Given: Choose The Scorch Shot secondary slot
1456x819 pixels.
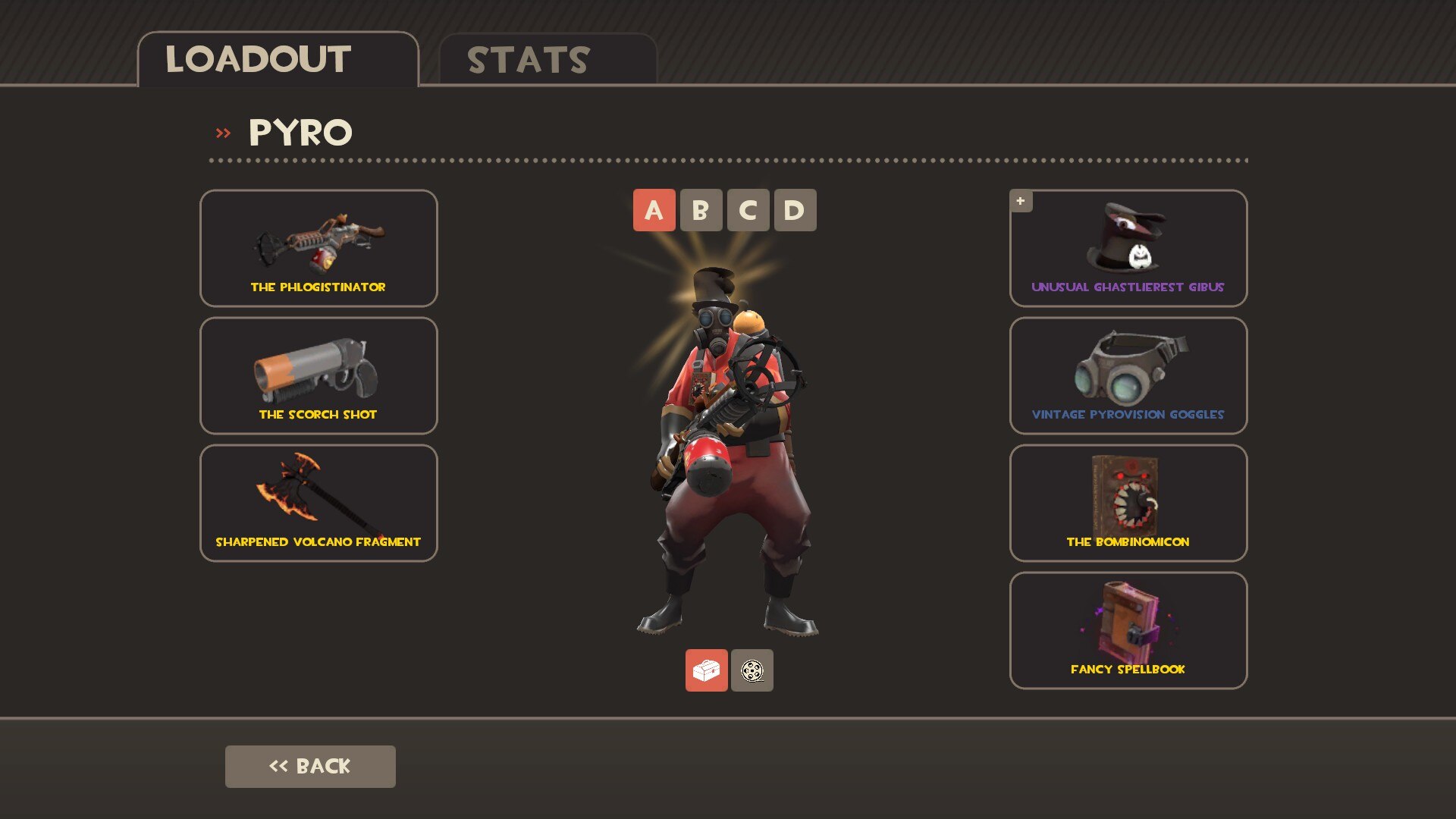Looking at the screenshot, I should [x=318, y=375].
